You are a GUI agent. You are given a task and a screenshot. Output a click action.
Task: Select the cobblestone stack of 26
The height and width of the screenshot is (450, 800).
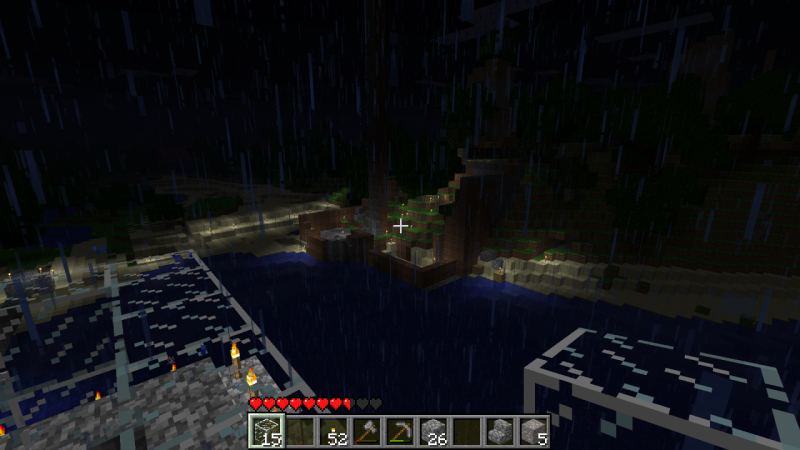434,431
